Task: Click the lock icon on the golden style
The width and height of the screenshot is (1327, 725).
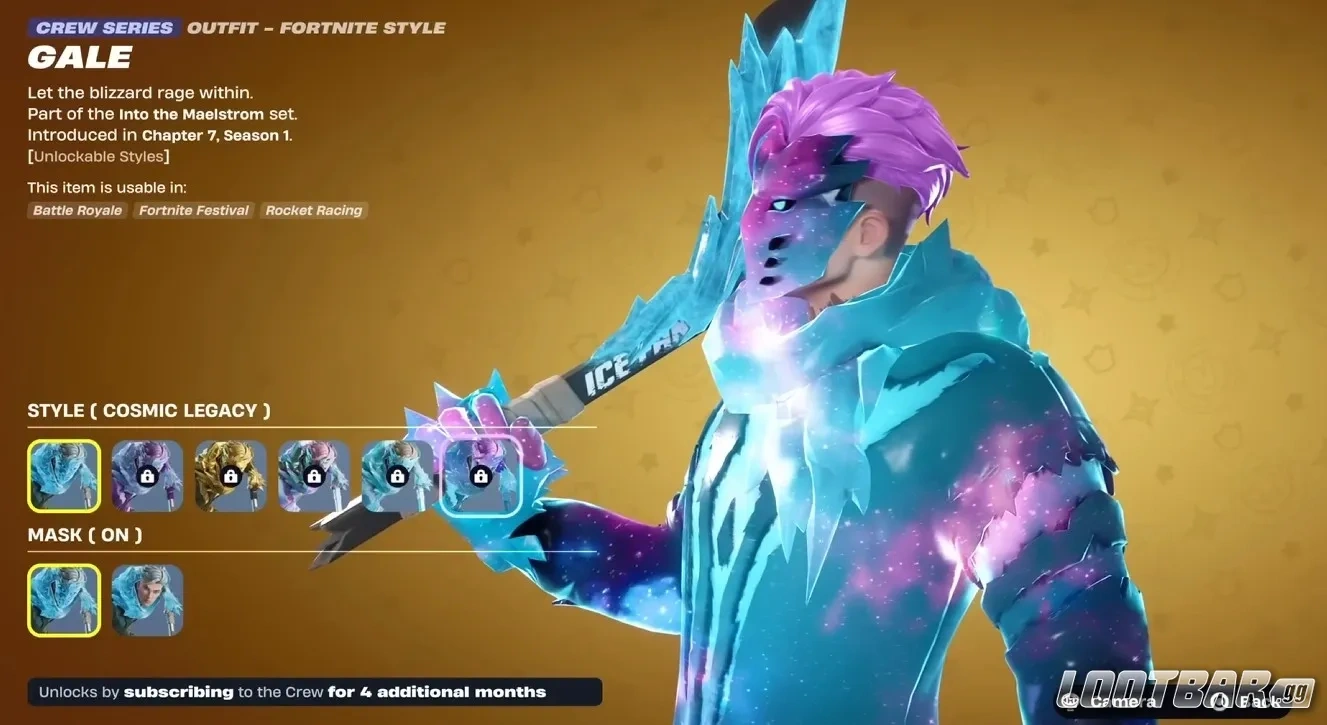Action: [230, 476]
